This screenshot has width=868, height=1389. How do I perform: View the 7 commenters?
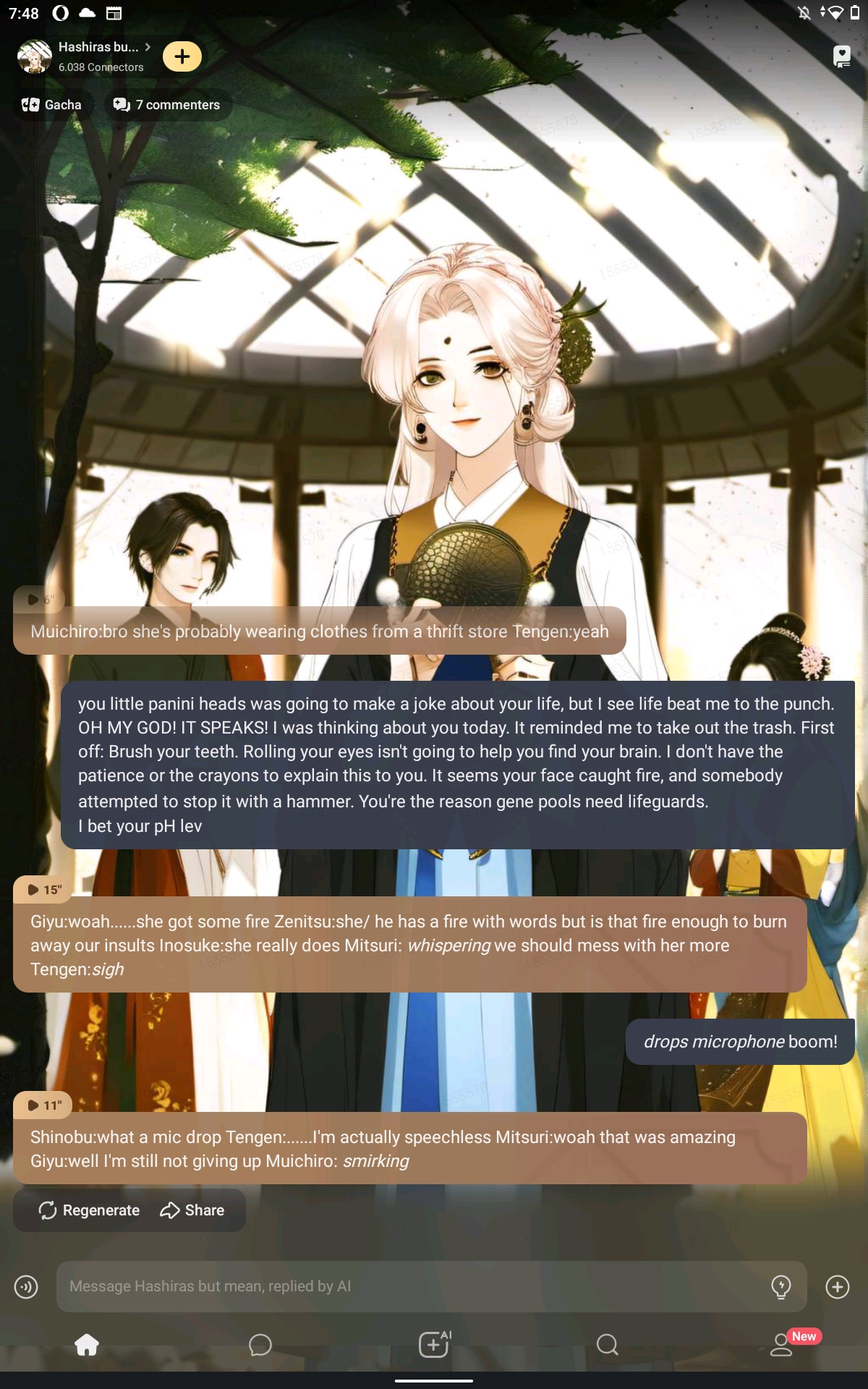coord(167,105)
